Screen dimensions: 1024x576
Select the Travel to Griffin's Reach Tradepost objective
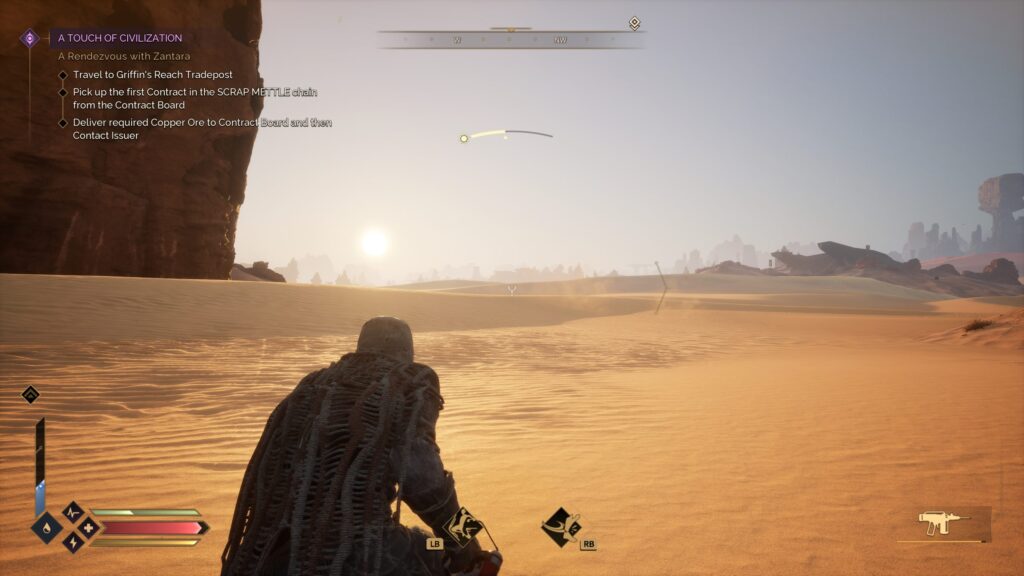[x=138, y=74]
